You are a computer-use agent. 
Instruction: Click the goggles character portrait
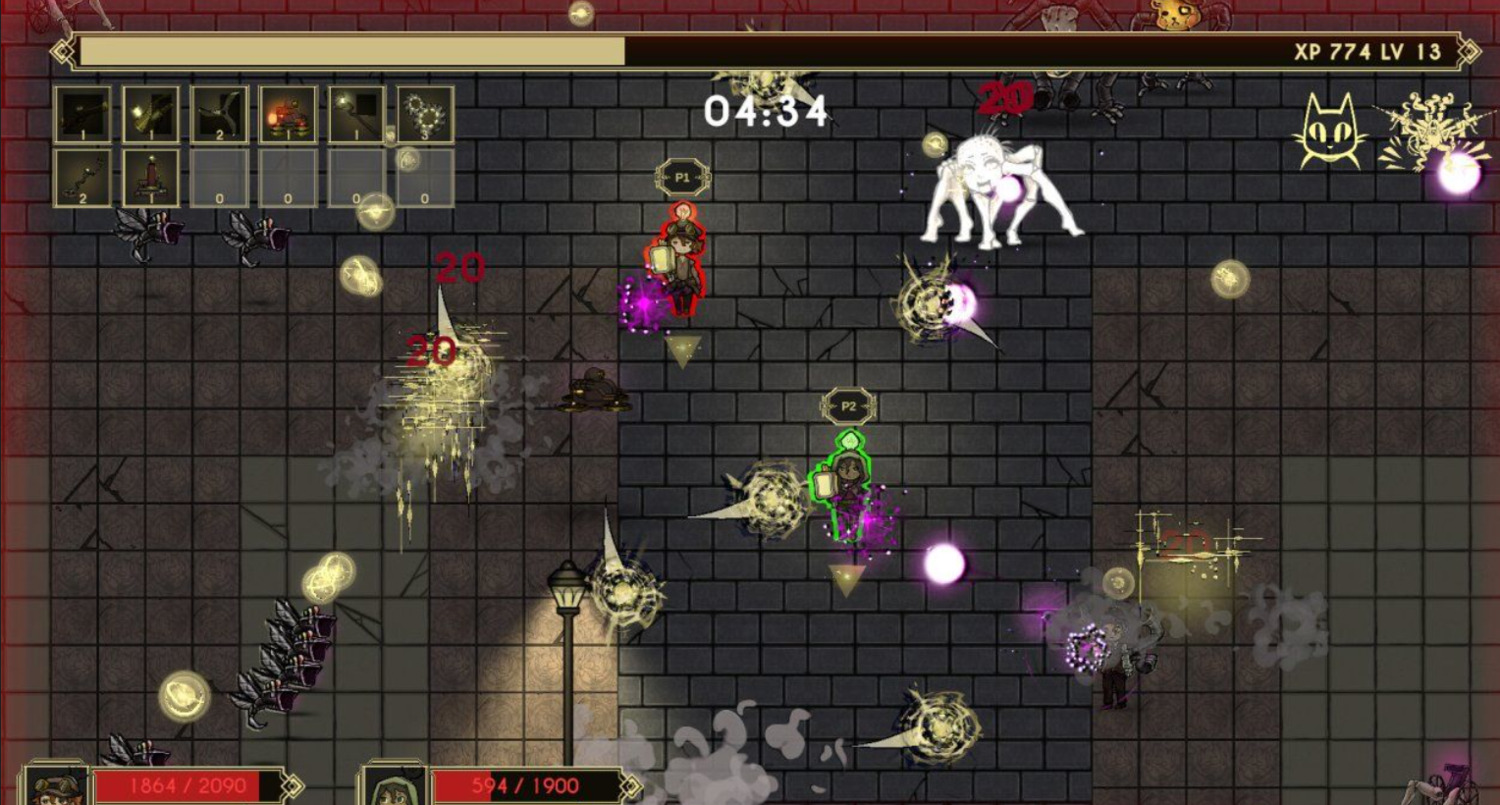click(x=56, y=787)
